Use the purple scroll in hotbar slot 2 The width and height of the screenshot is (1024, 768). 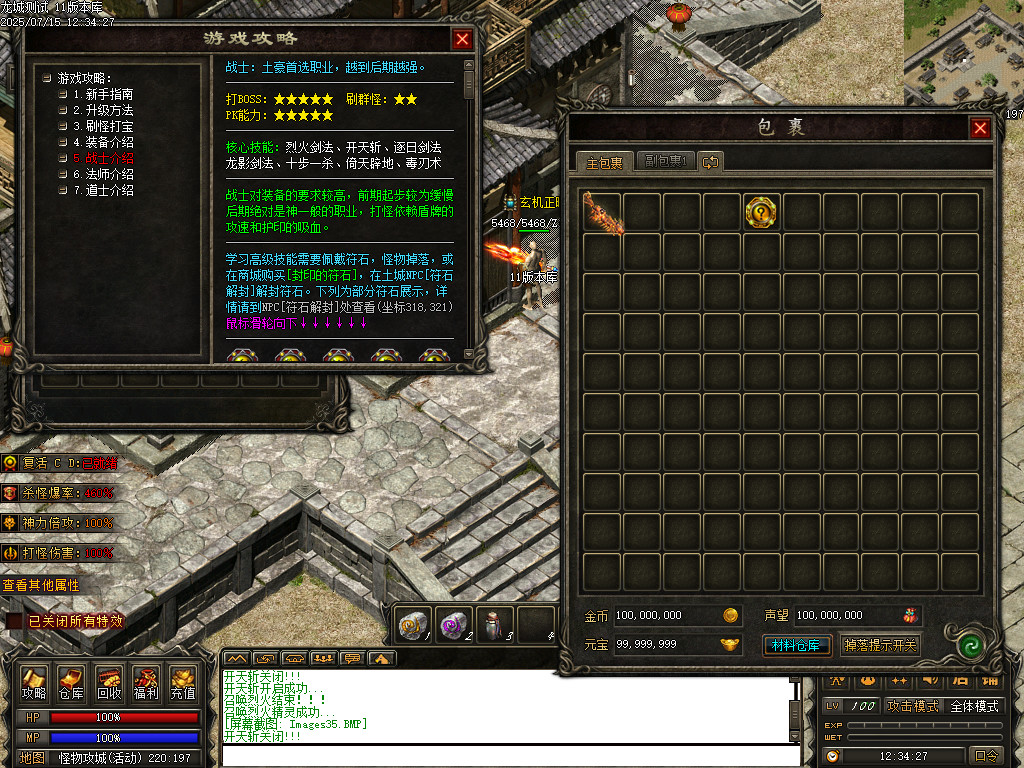(x=455, y=623)
